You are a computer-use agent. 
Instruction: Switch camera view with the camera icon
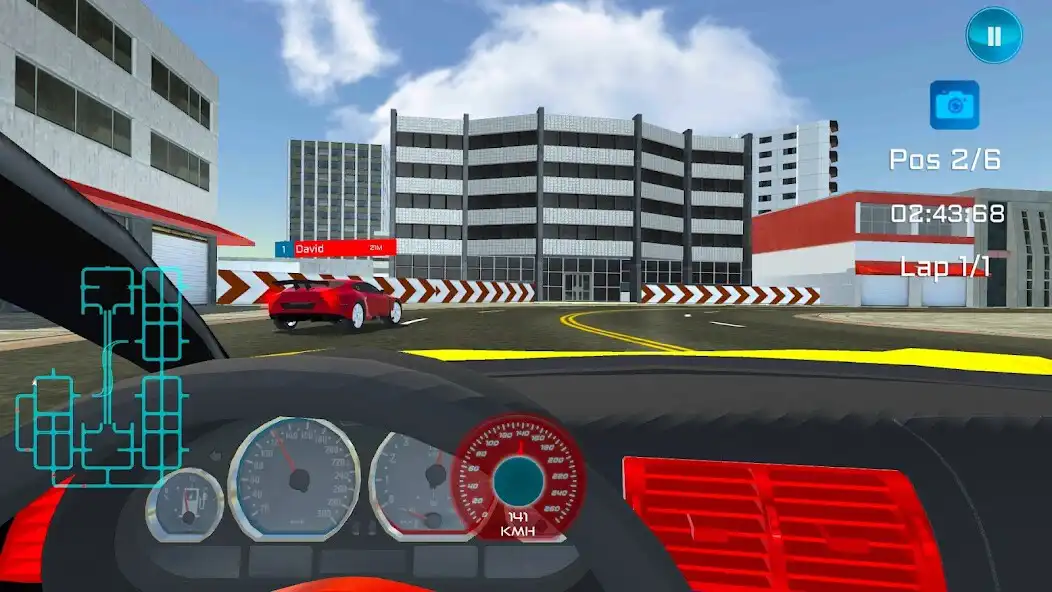click(954, 105)
